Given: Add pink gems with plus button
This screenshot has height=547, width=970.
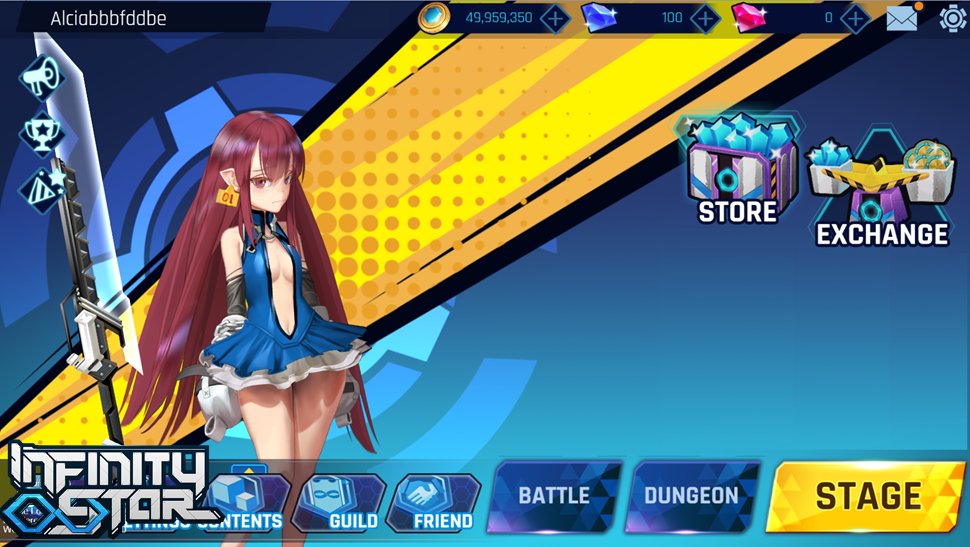Looking at the screenshot, I should [855, 17].
